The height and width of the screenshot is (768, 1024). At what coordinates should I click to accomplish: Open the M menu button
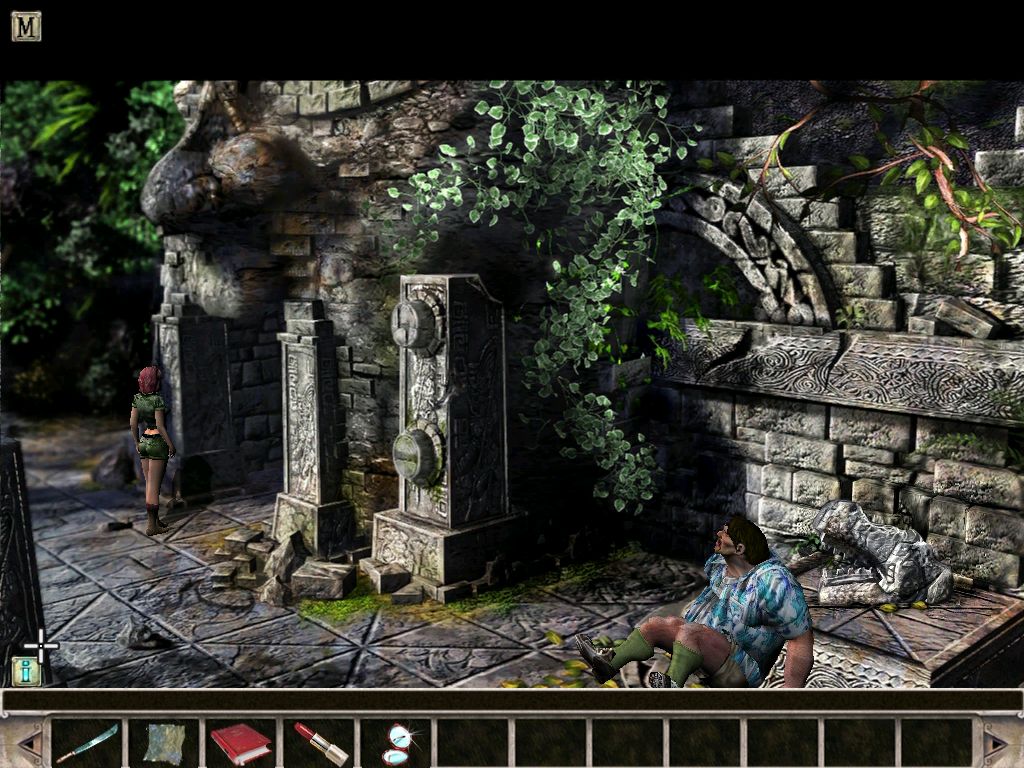[x=26, y=26]
